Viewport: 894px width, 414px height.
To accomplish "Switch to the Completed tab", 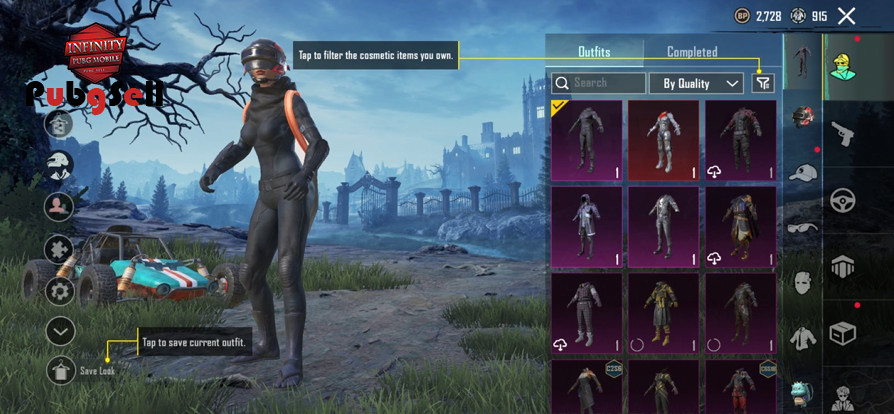I will click(x=692, y=52).
